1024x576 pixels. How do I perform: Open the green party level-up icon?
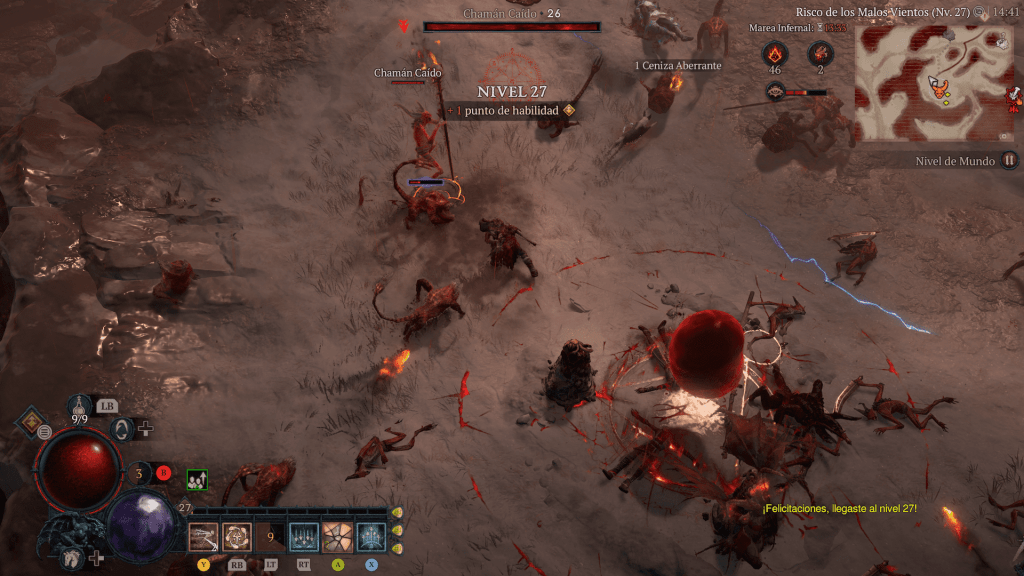click(x=197, y=480)
